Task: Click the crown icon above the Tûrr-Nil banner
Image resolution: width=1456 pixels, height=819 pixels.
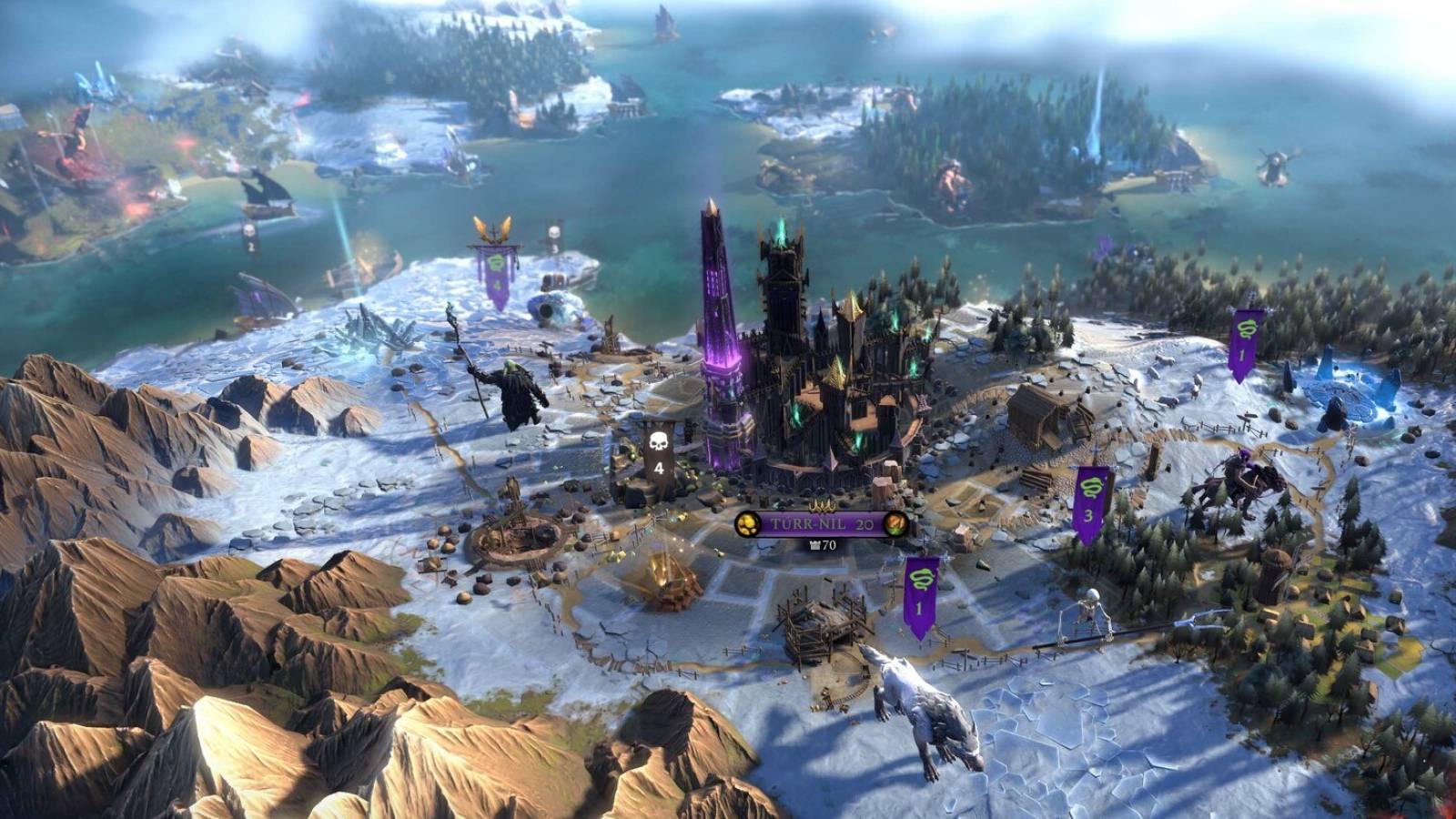Action: (x=821, y=506)
